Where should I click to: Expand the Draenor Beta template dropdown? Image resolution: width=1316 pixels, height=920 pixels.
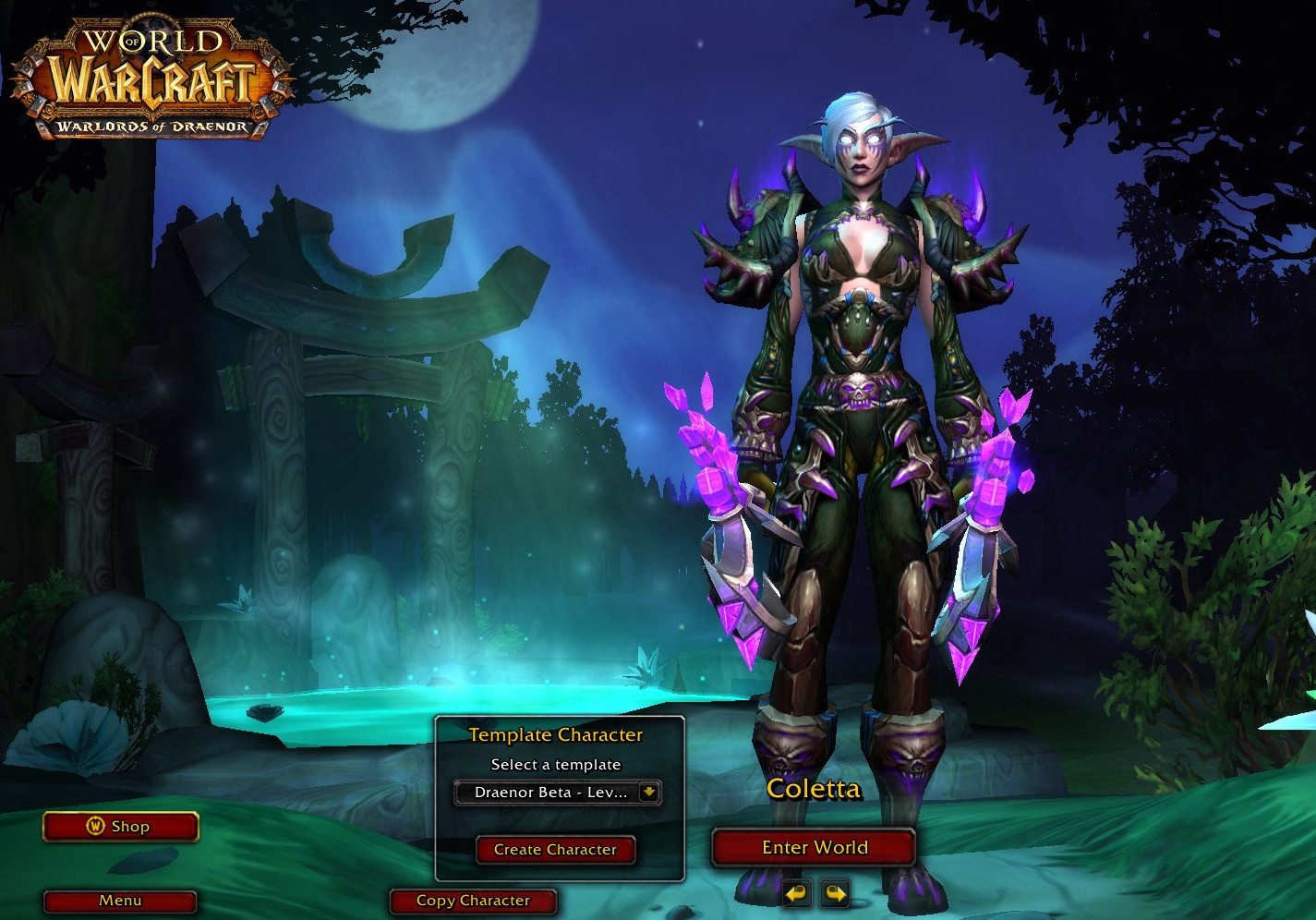(648, 793)
